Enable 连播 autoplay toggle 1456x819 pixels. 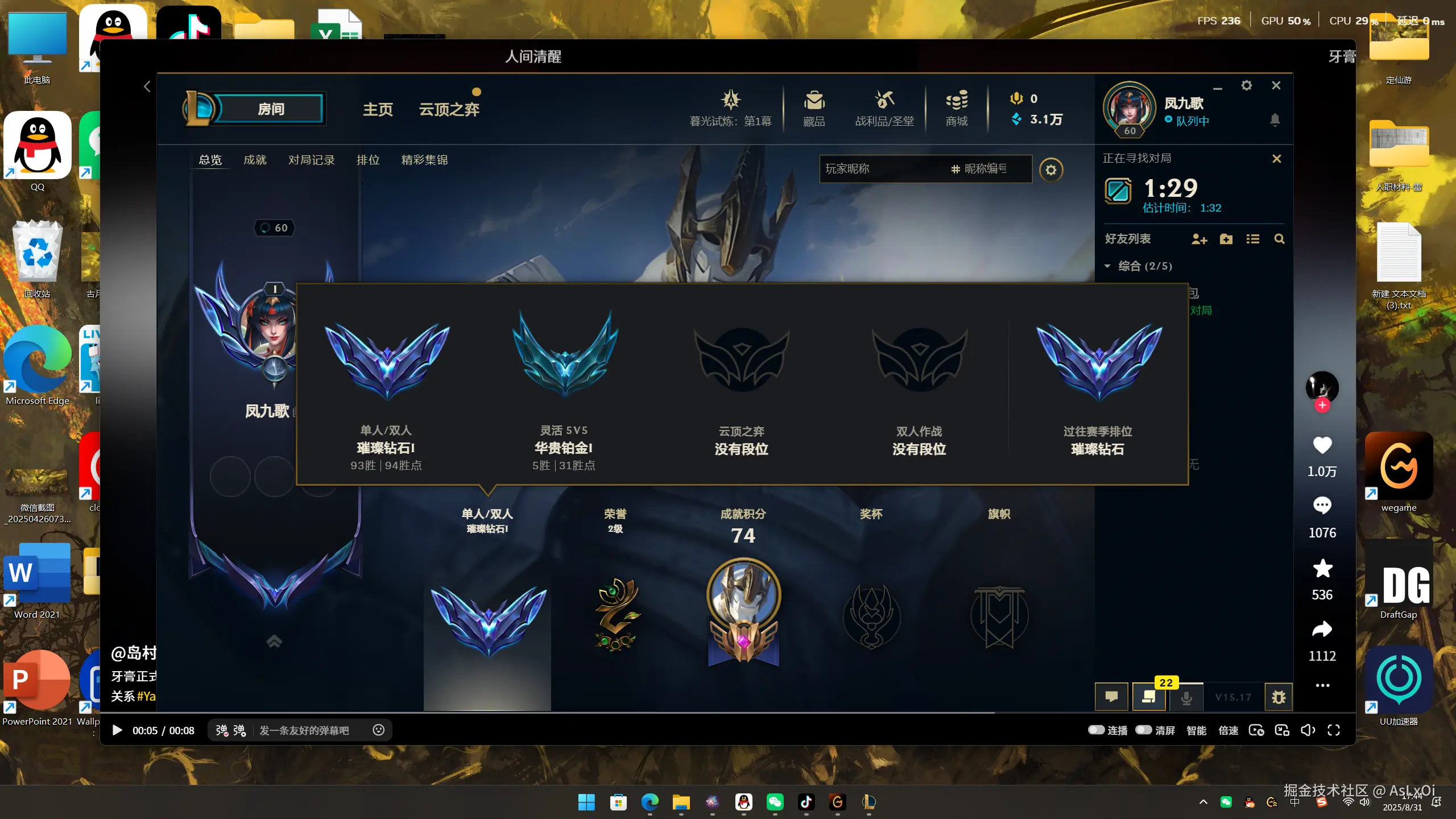click(x=1095, y=730)
